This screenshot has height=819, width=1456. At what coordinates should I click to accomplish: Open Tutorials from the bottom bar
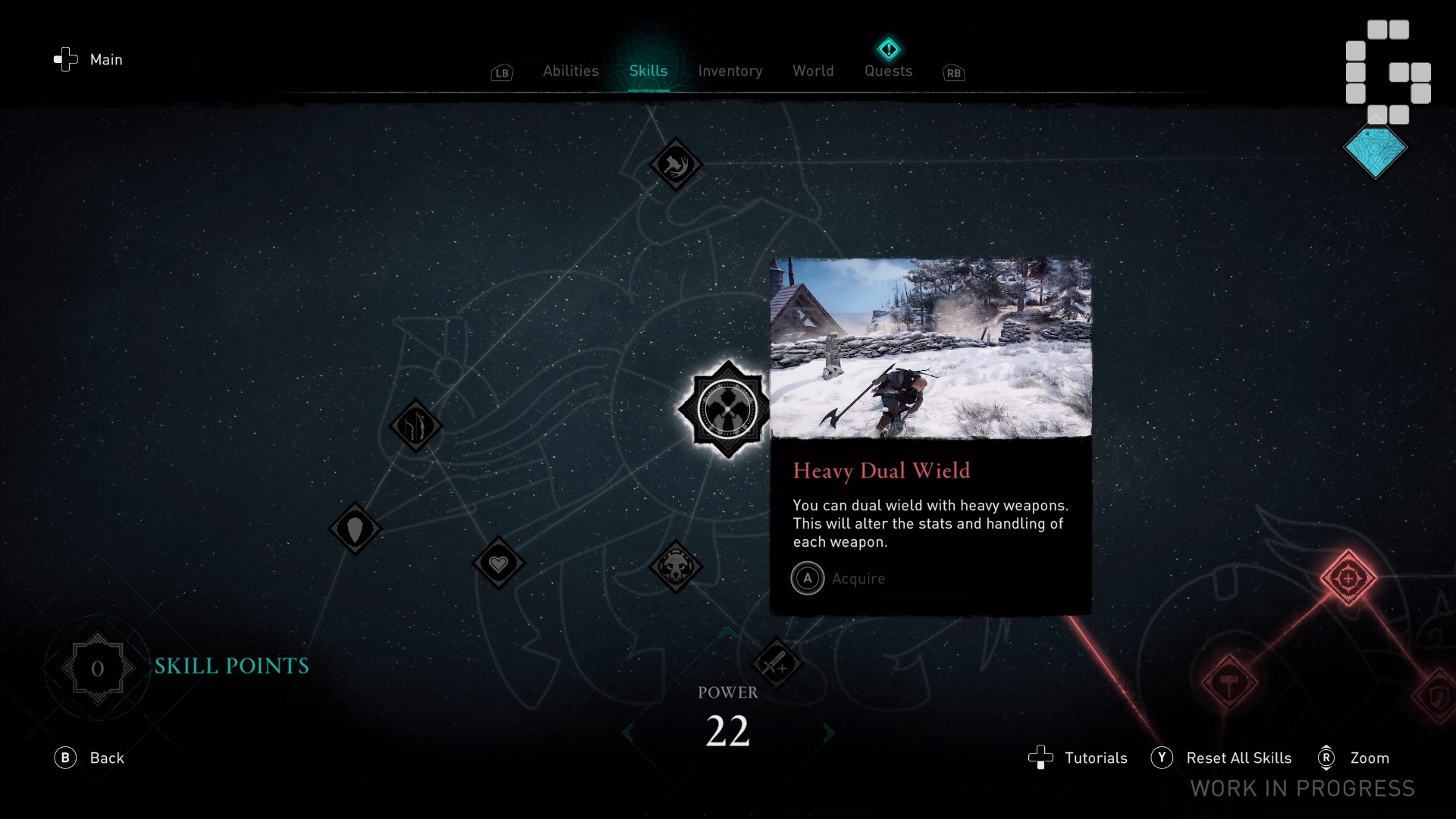1095,758
